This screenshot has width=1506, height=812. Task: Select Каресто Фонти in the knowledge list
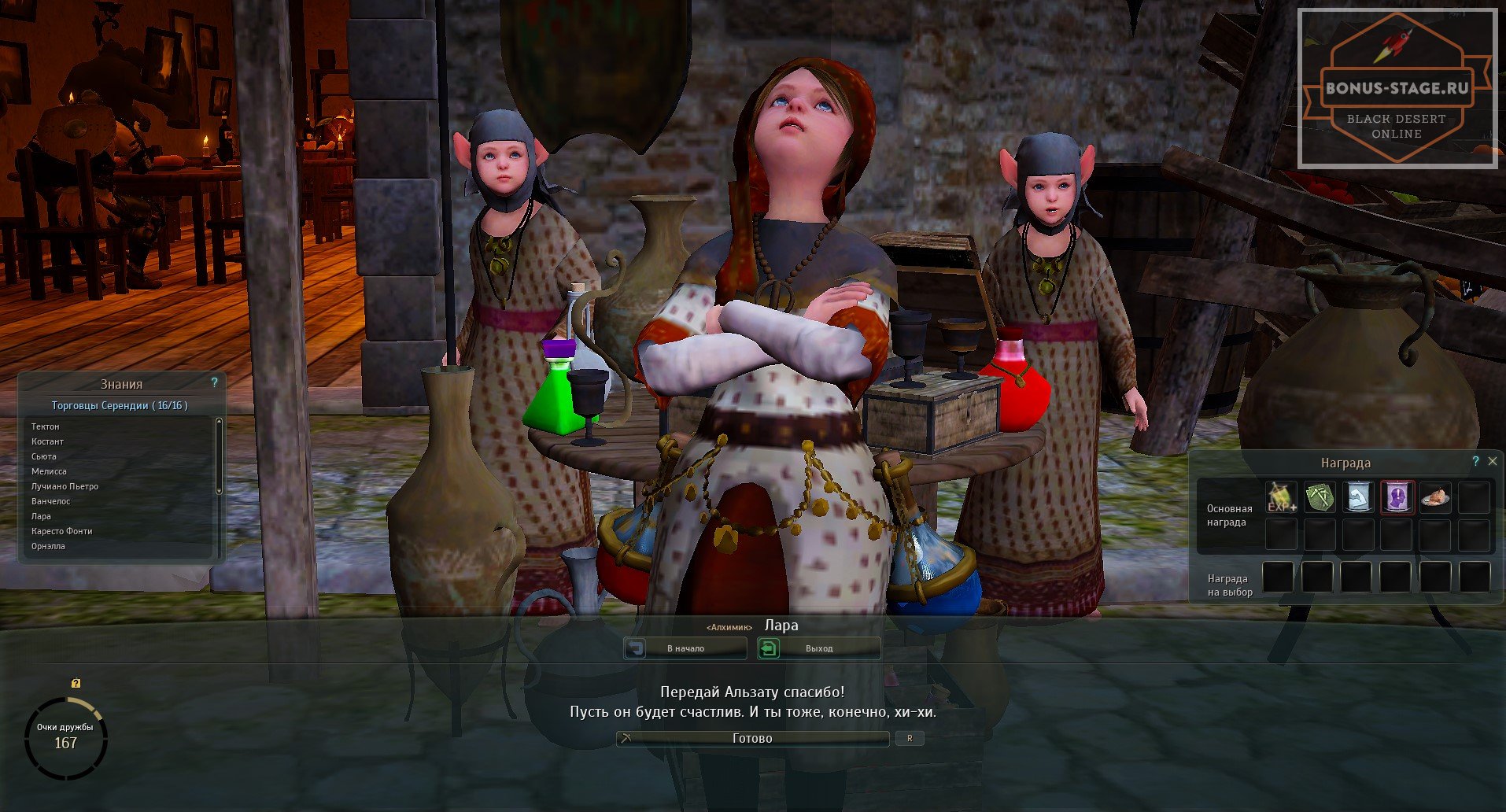tap(61, 531)
